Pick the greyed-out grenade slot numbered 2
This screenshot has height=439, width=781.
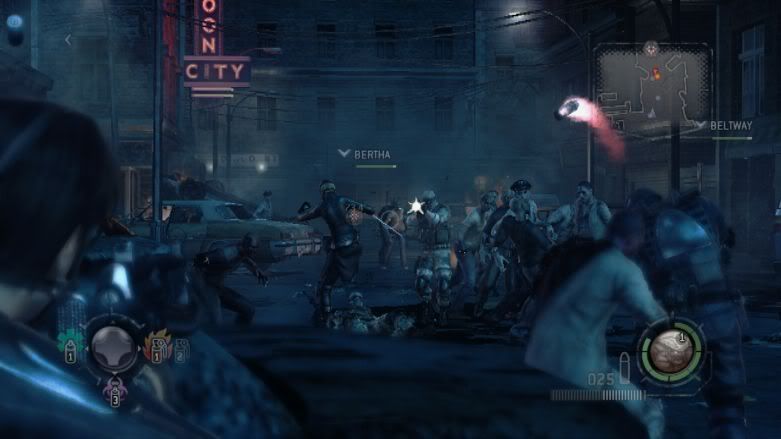click(x=181, y=348)
